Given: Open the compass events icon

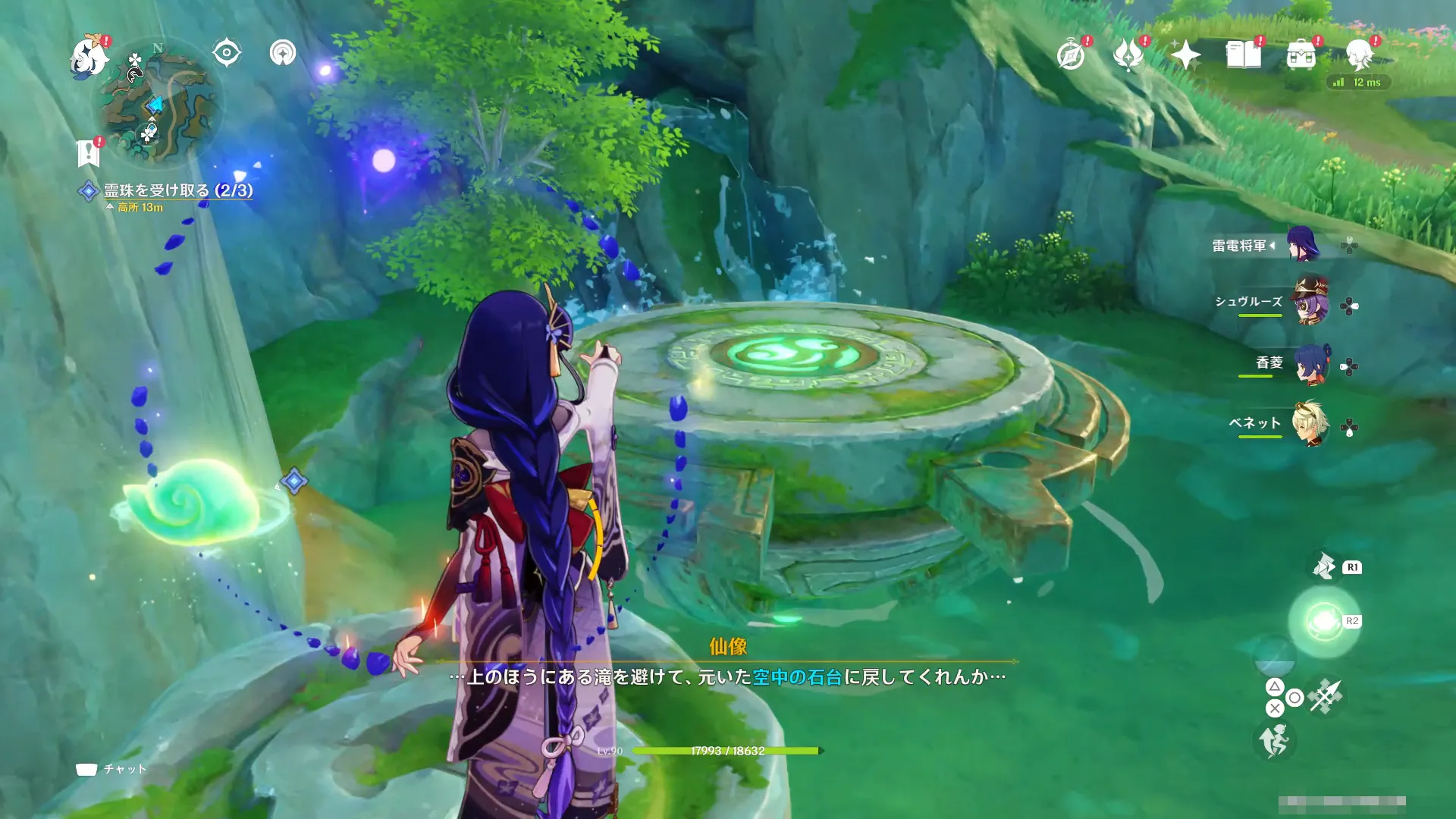Looking at the screenshot, I should click(1071, 55).
